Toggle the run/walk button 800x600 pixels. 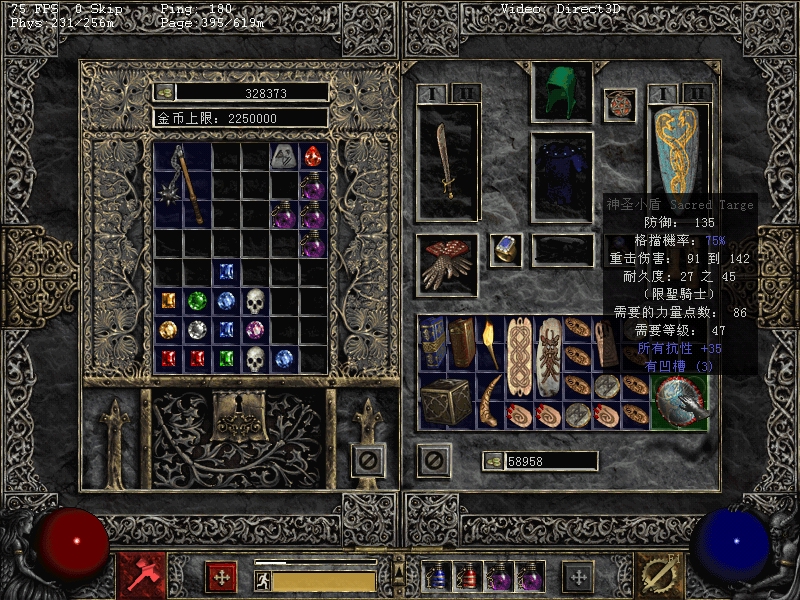(x=263, y=580)
